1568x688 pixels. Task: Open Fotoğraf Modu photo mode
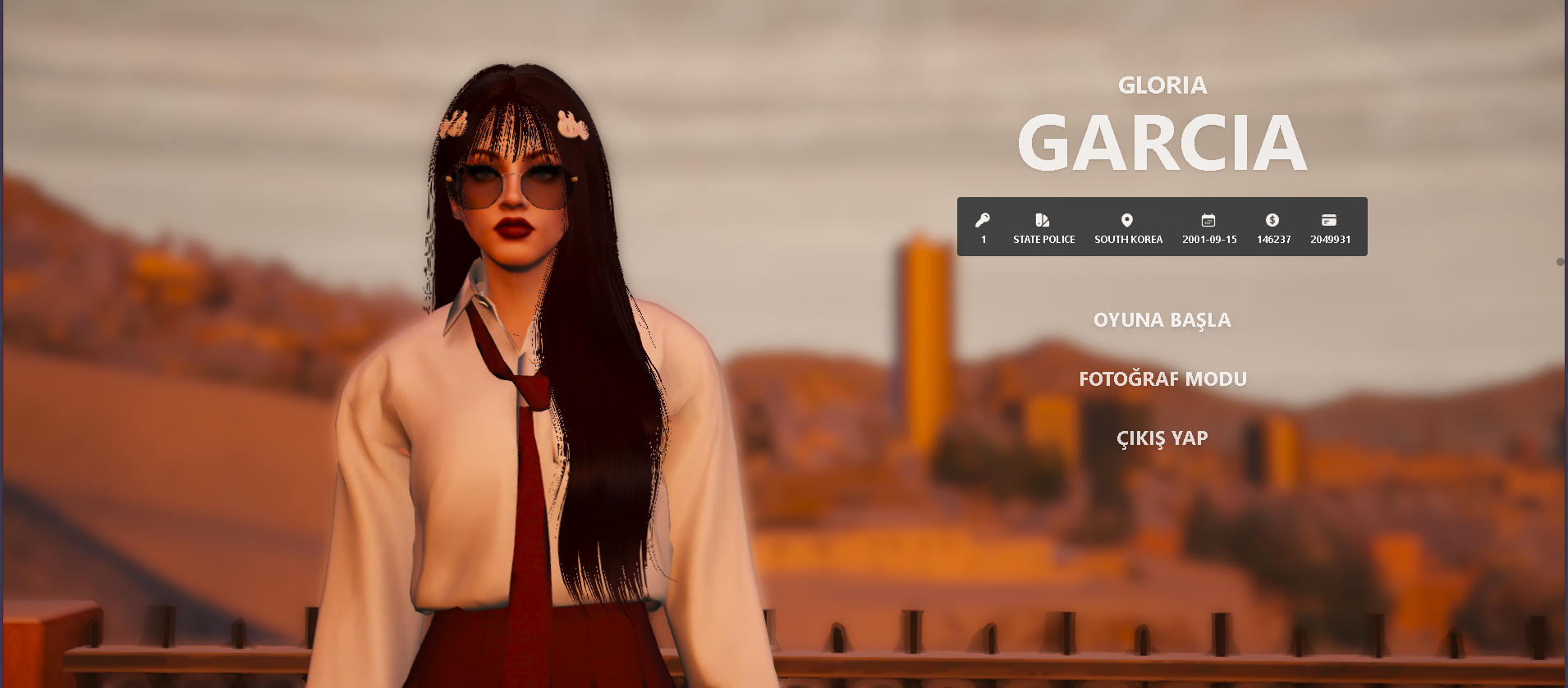[x=1162, y=379]
